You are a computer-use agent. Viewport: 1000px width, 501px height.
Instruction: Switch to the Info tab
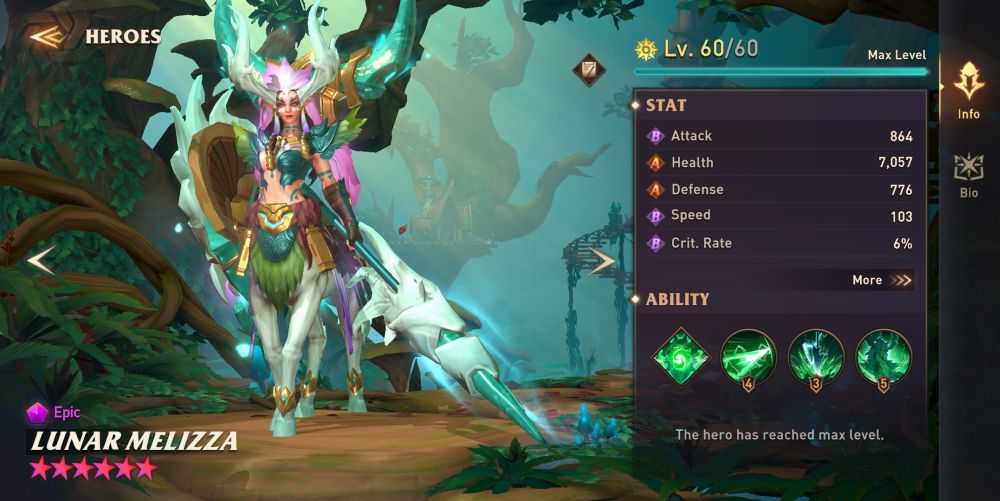point(968,91)
